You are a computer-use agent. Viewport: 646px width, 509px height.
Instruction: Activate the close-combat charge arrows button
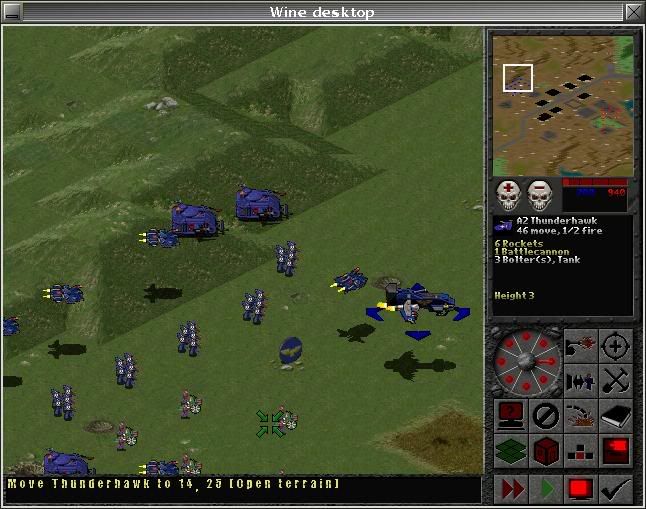click(580, 381)
